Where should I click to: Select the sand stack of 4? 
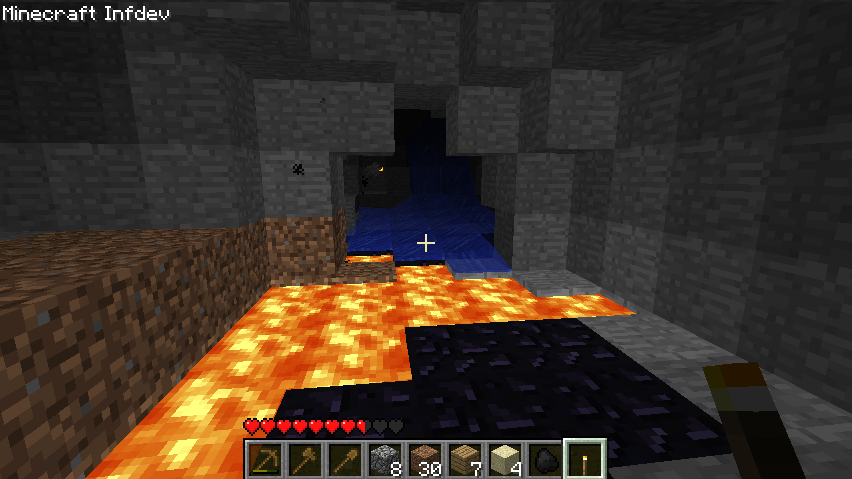(504, 459)
